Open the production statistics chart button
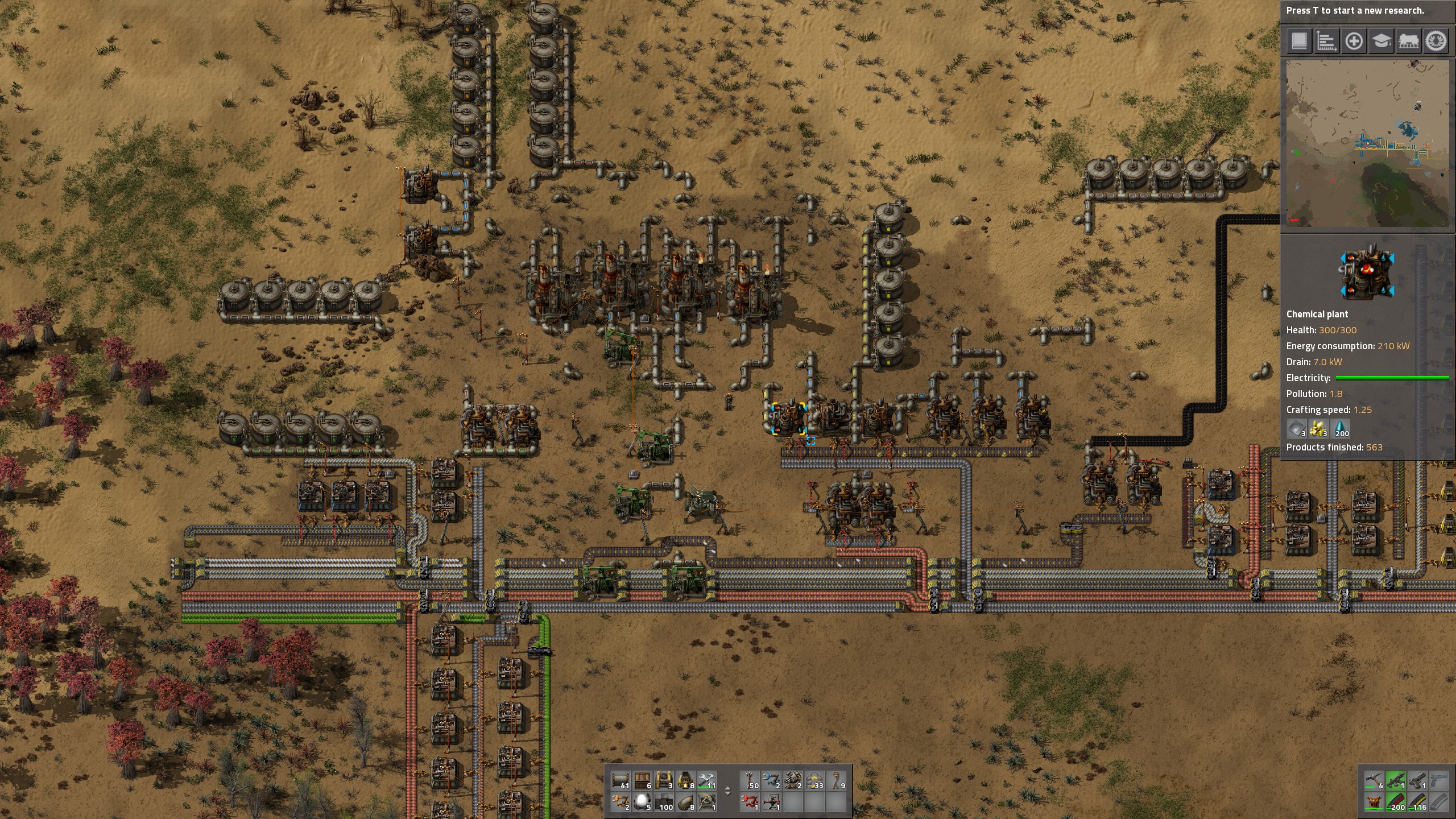The height and width of the screenshot is (819, 1456). point(1326,41)
